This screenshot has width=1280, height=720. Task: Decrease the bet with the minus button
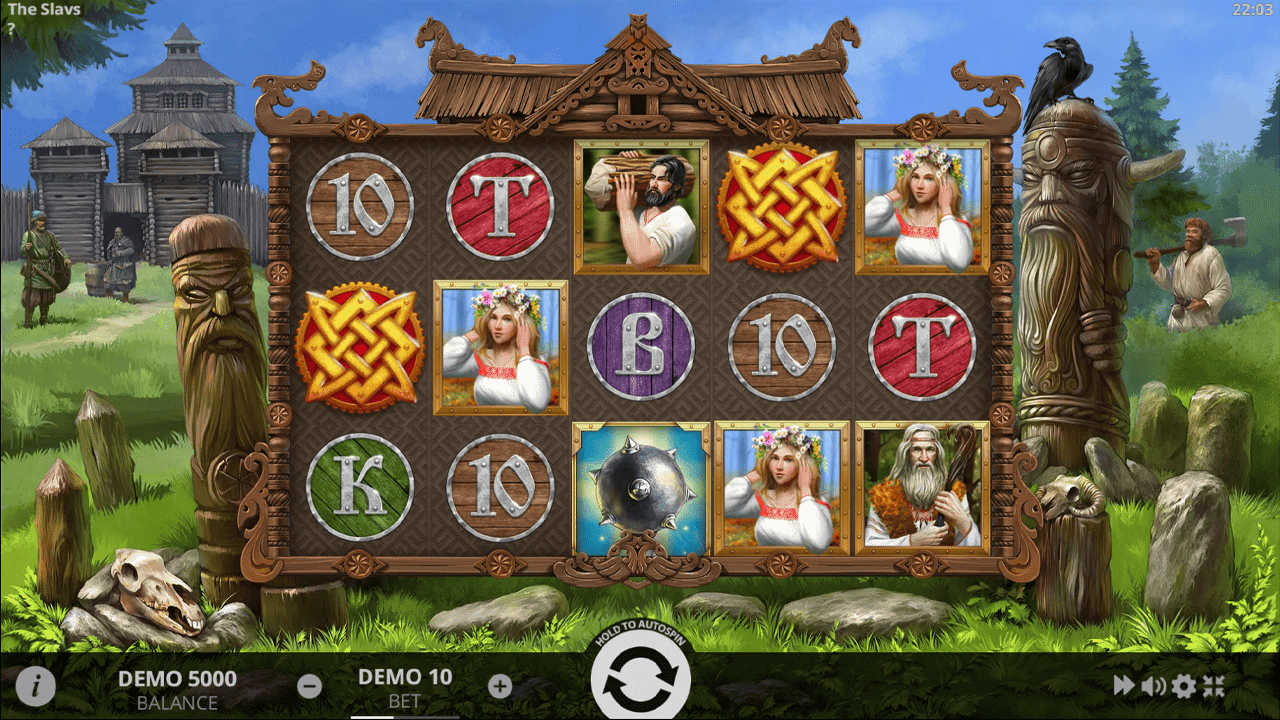pyautogui.click(x=310, y=686)
